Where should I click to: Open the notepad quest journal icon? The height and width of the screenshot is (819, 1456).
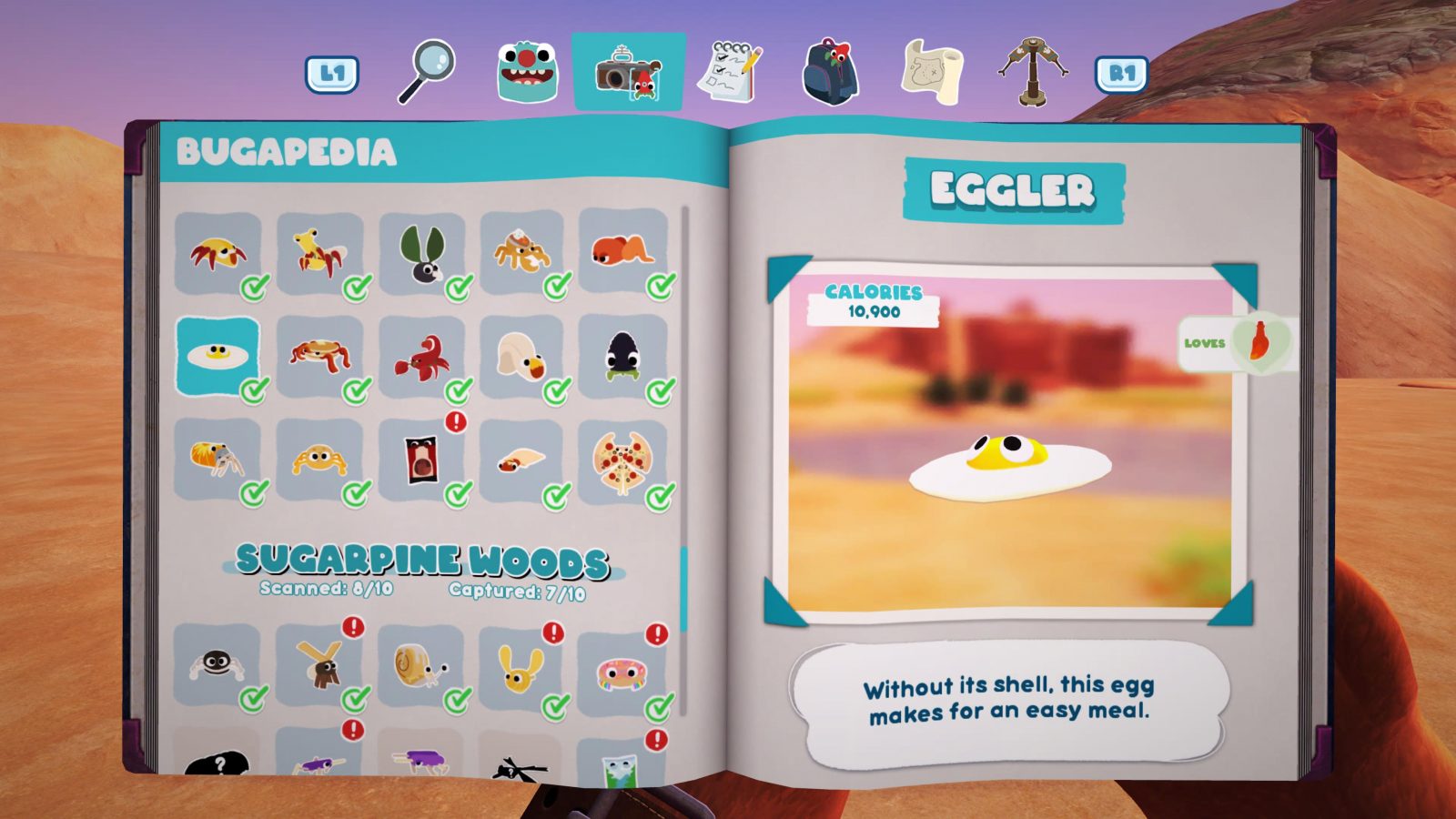coord(730,66)
